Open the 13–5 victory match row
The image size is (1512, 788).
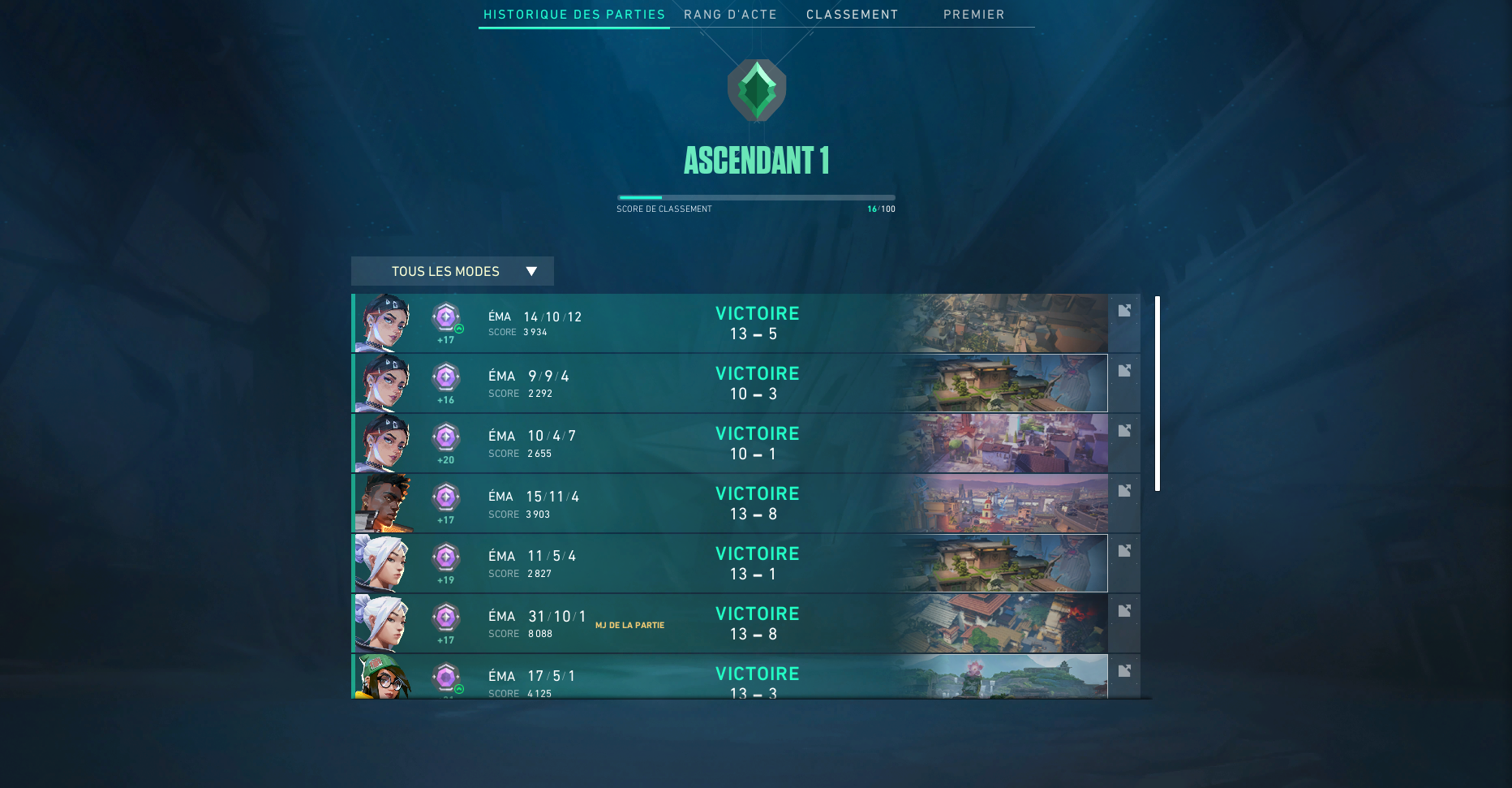tap(756, 323)
